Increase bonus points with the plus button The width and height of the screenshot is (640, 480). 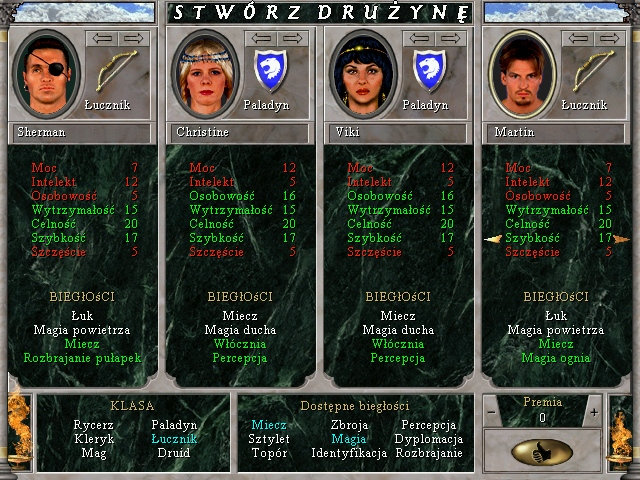pos(593,412)
